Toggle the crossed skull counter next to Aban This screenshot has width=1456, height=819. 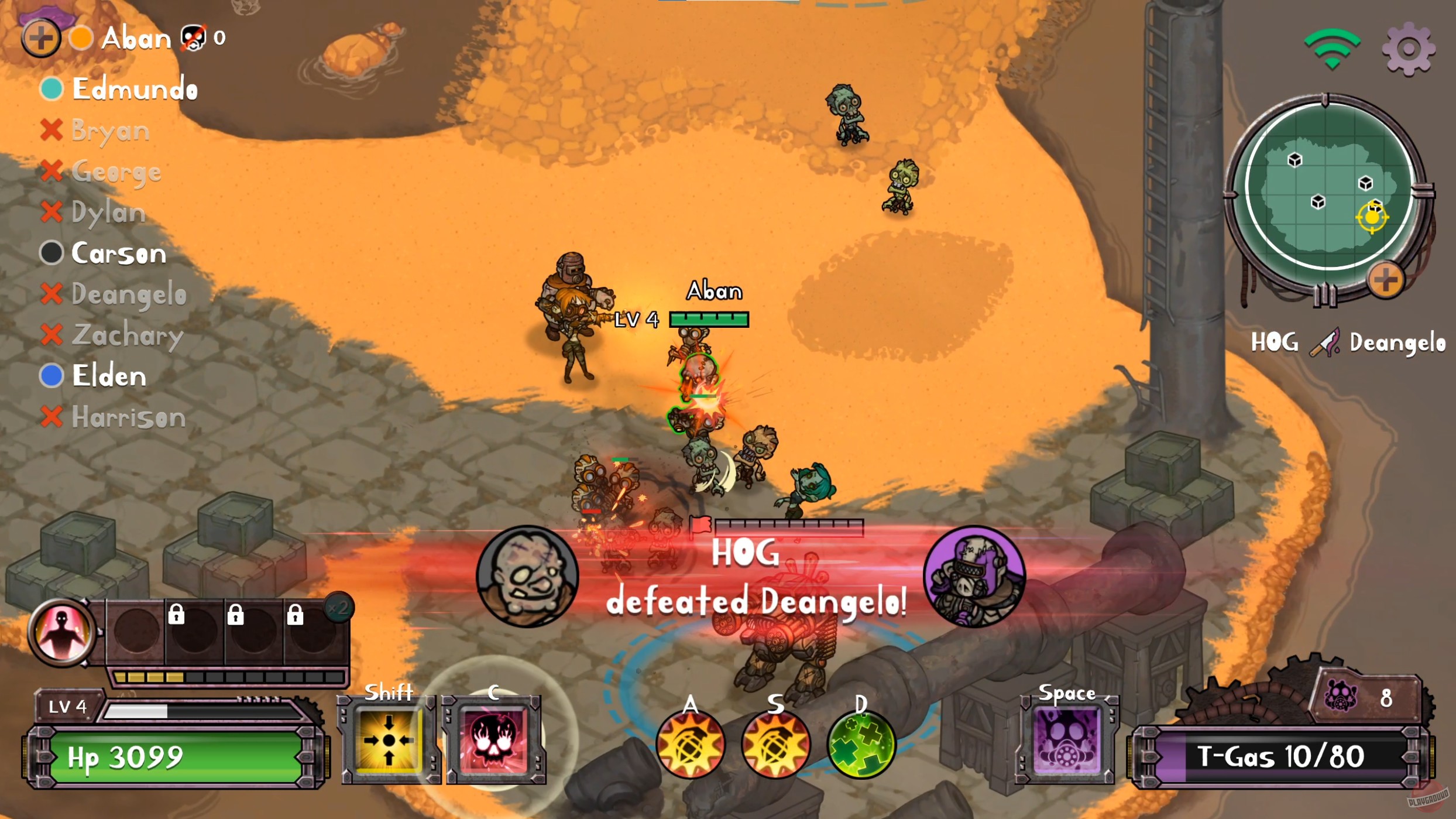point(193,36)
